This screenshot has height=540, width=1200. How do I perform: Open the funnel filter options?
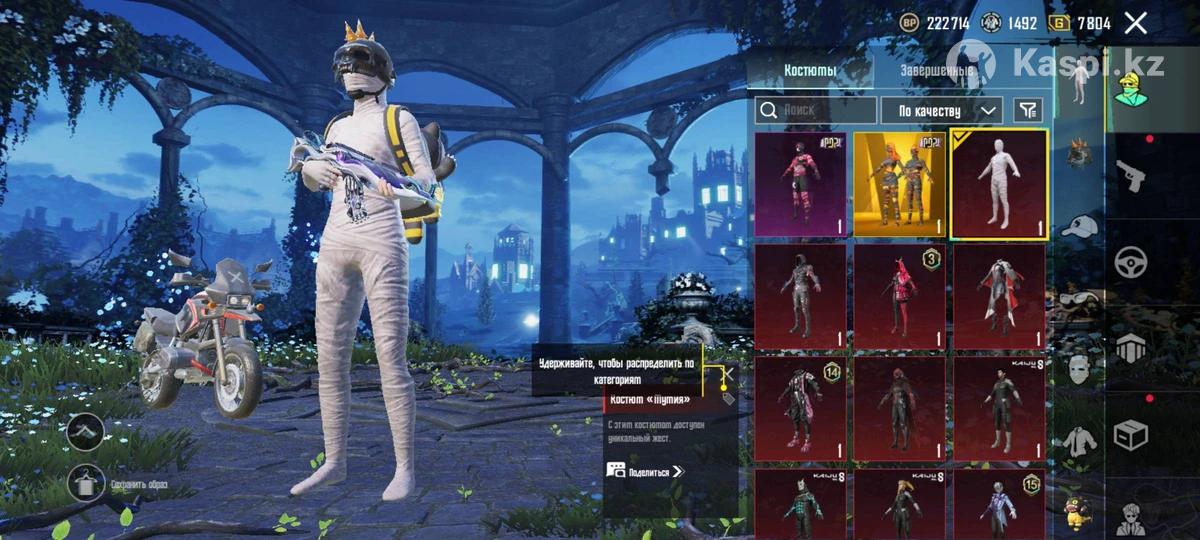(x=1027, y=110)
